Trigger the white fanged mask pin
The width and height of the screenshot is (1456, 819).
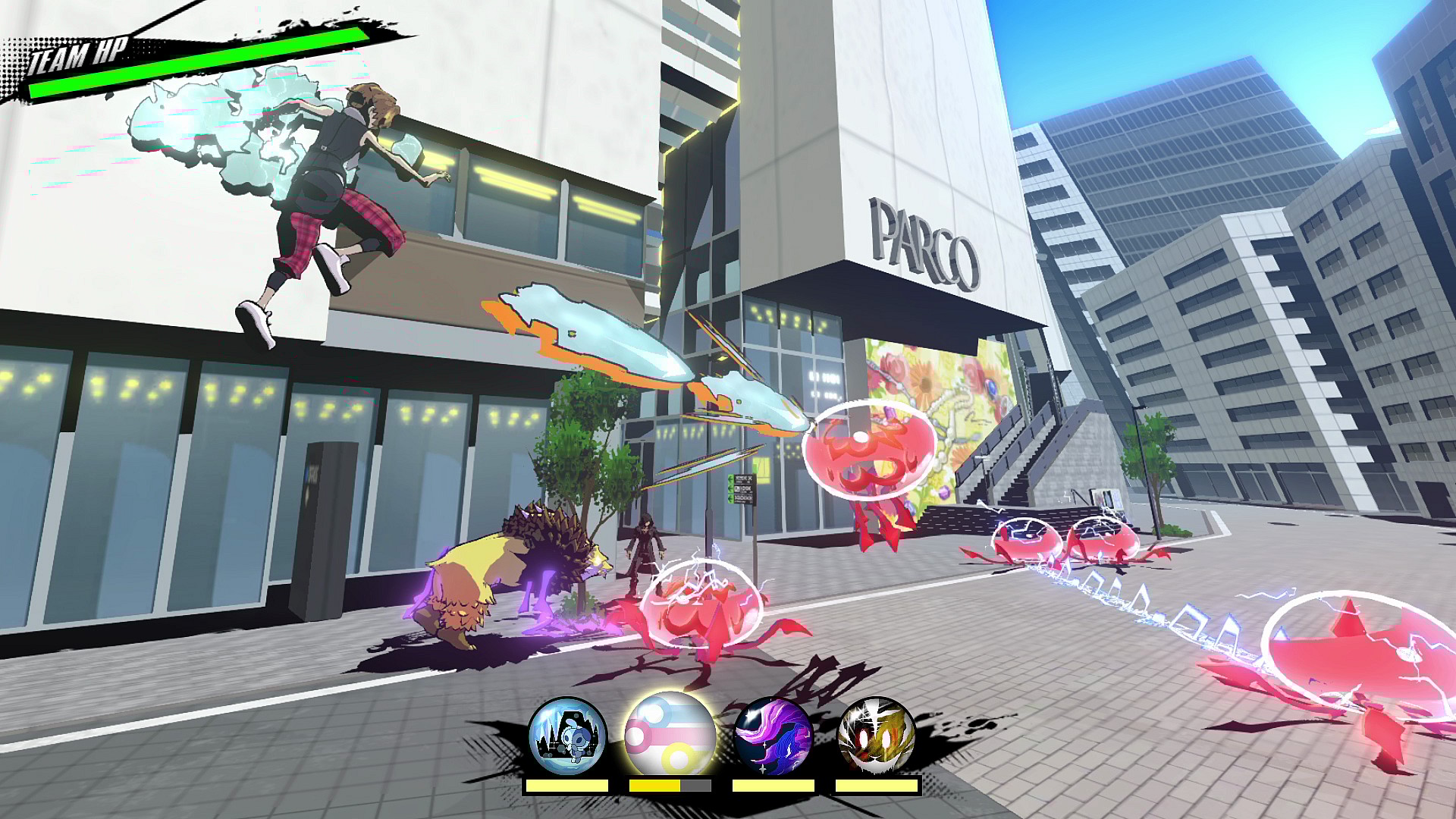pos(877,736)
